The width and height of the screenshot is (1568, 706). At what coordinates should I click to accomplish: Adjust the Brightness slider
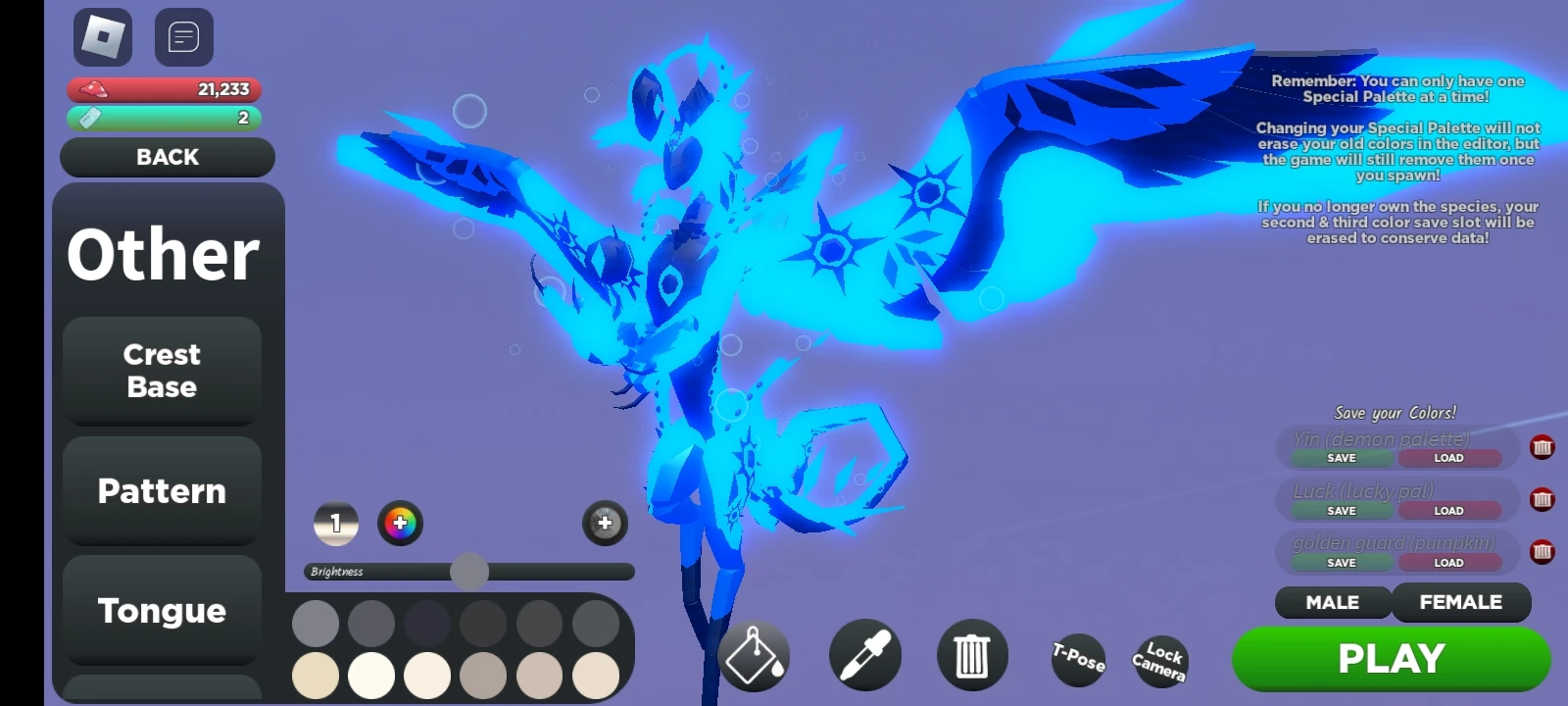coord(470,571)
